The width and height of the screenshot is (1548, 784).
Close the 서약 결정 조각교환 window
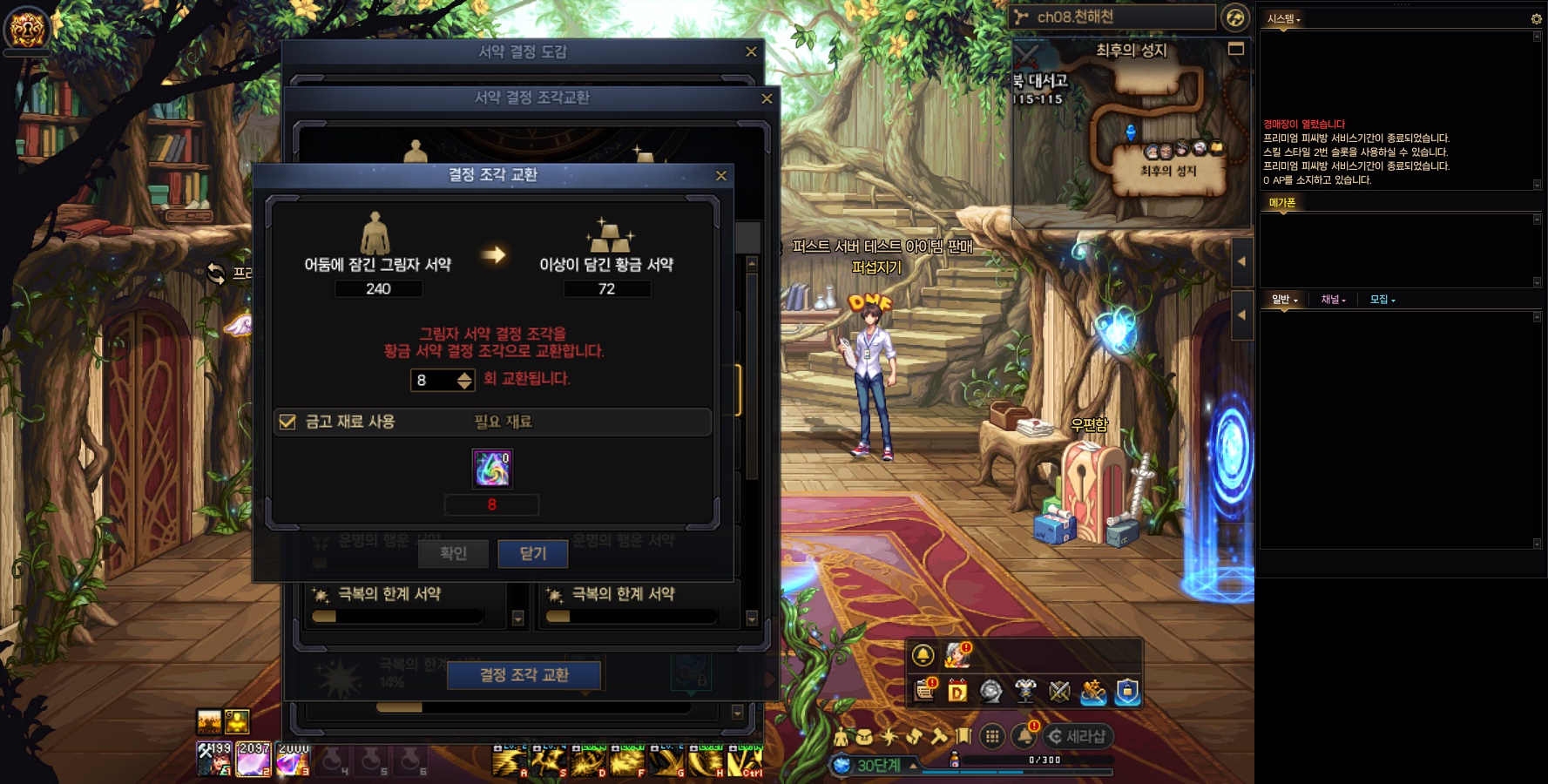[767, 98]
